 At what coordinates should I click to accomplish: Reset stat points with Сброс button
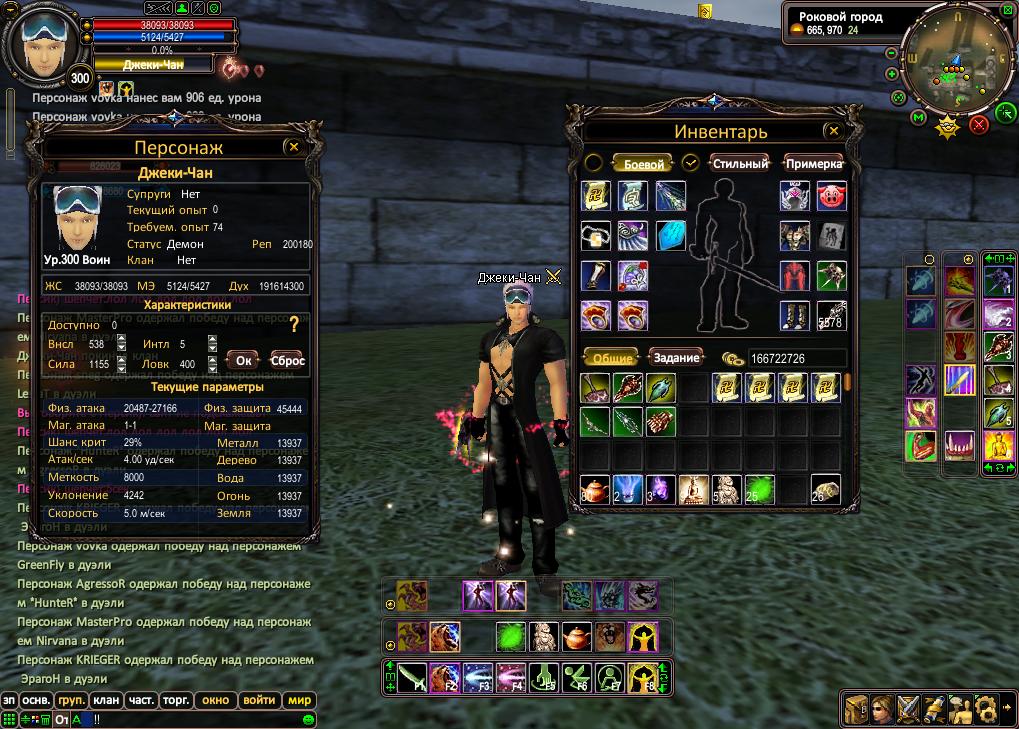tap(287, 360)
